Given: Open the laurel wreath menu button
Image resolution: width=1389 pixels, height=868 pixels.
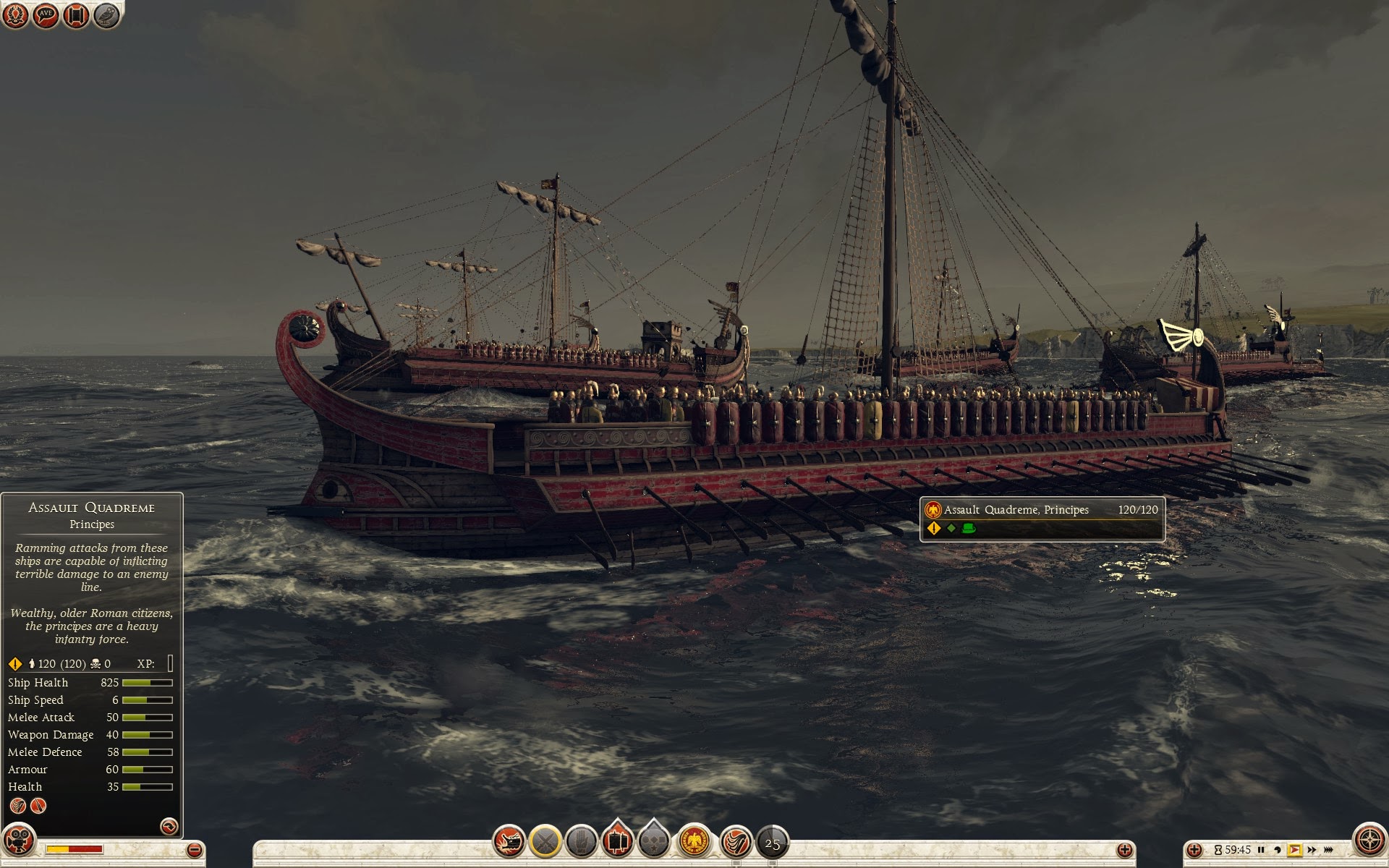Looking at the screenshot, I should 15,14.
